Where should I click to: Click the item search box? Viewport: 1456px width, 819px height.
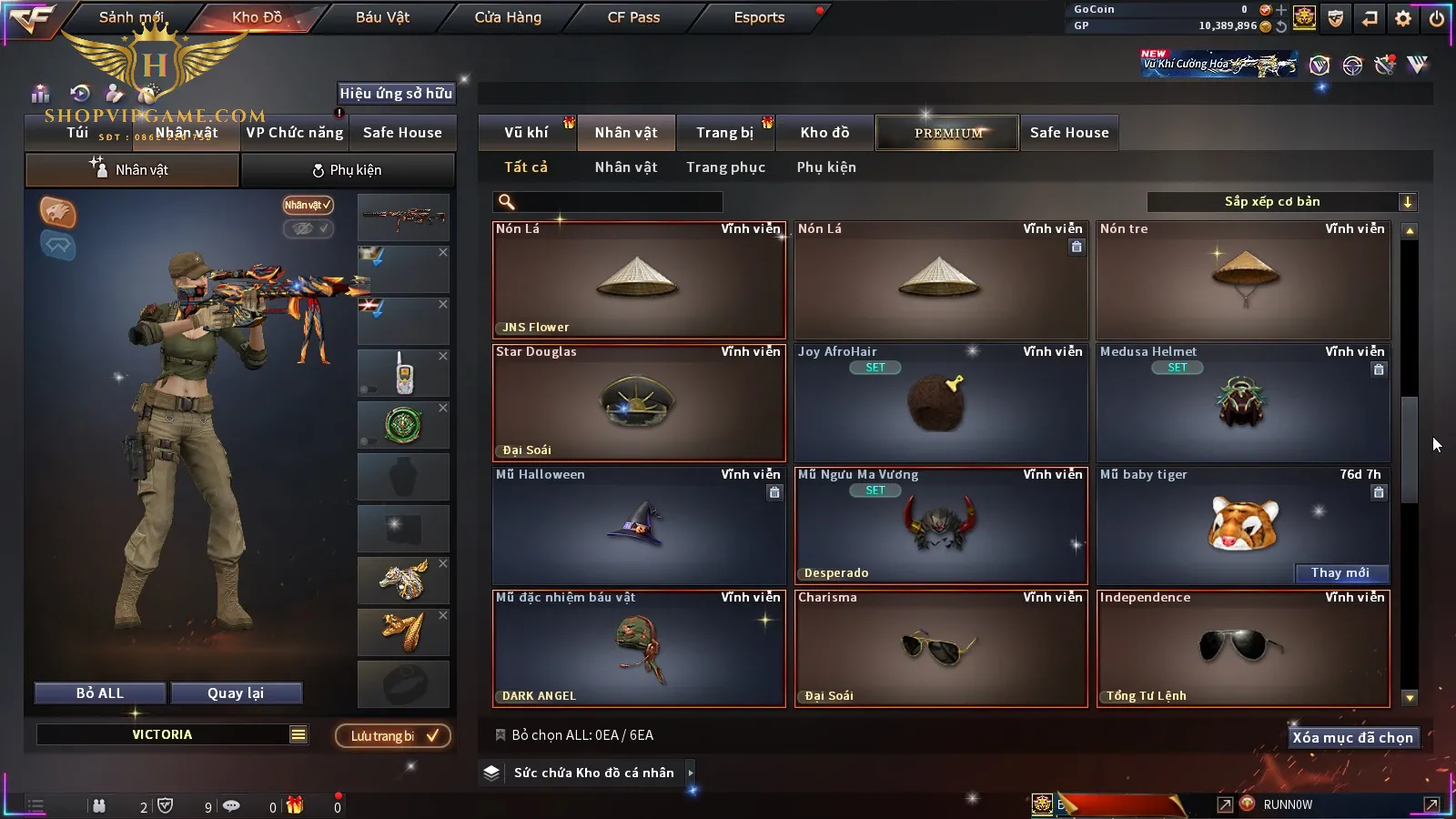[619, 202]
